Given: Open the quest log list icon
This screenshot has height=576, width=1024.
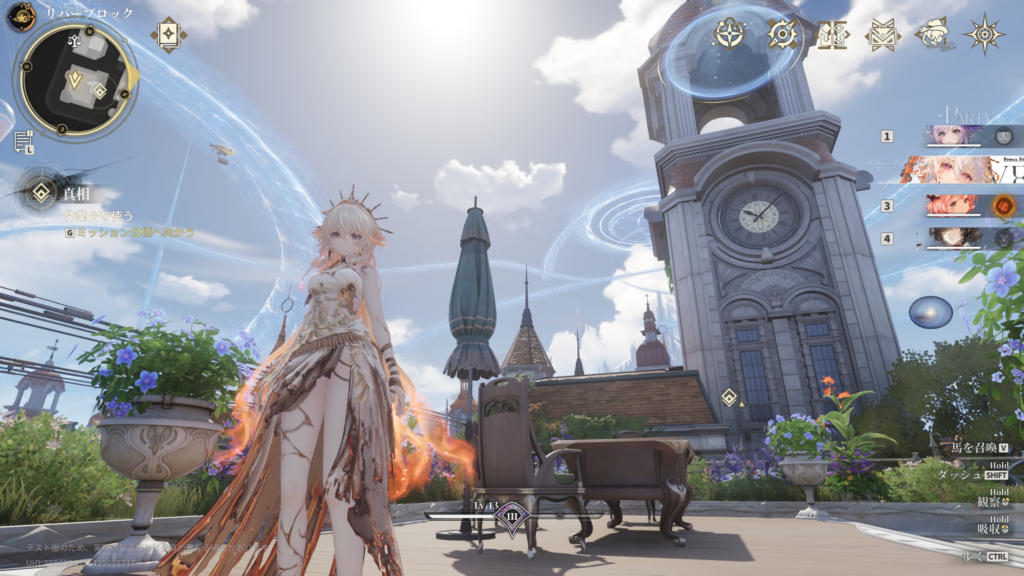Looking at the screenshot, I should point(23,141).
